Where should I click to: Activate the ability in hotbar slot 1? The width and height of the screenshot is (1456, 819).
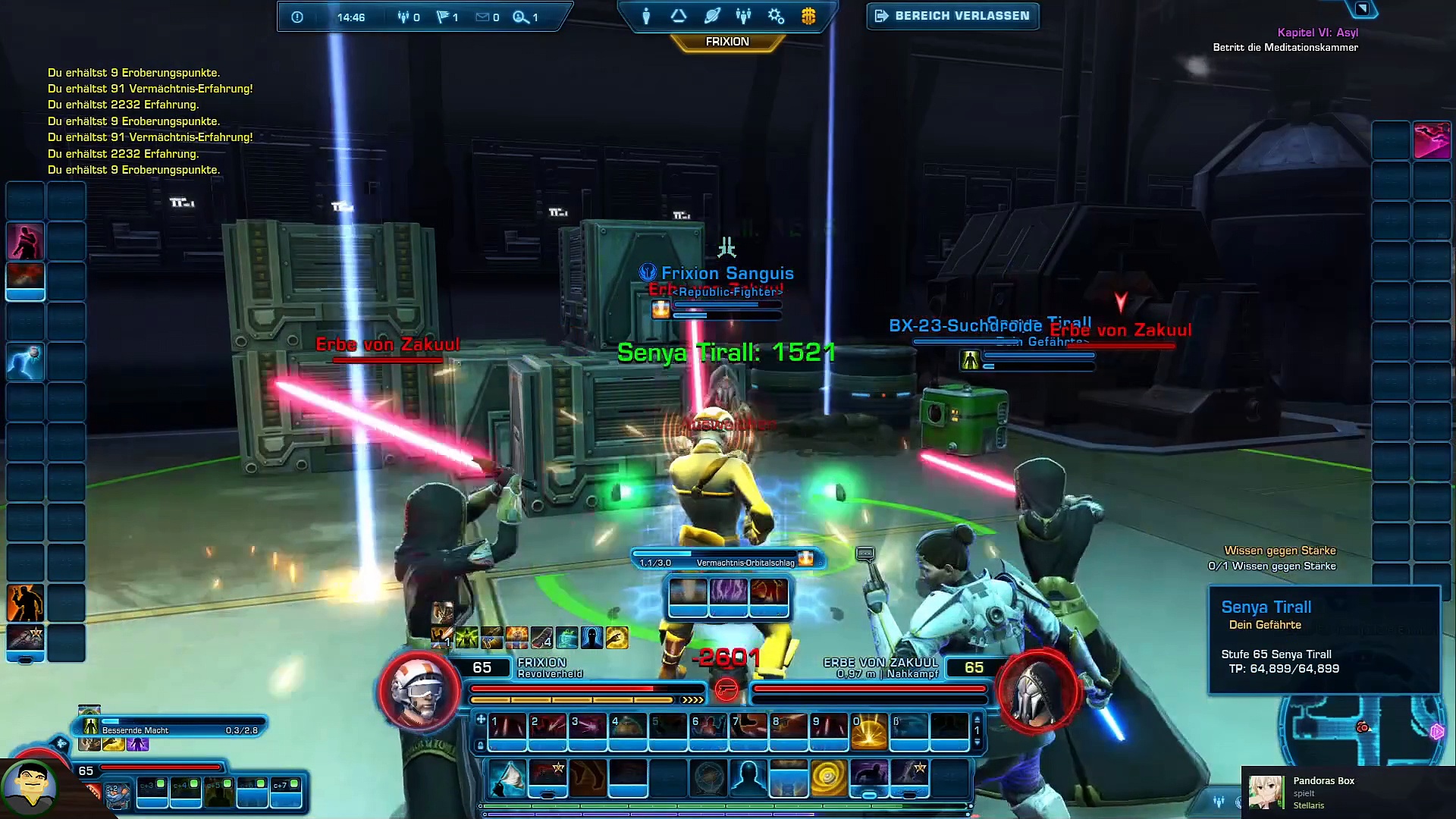point(507,727)
